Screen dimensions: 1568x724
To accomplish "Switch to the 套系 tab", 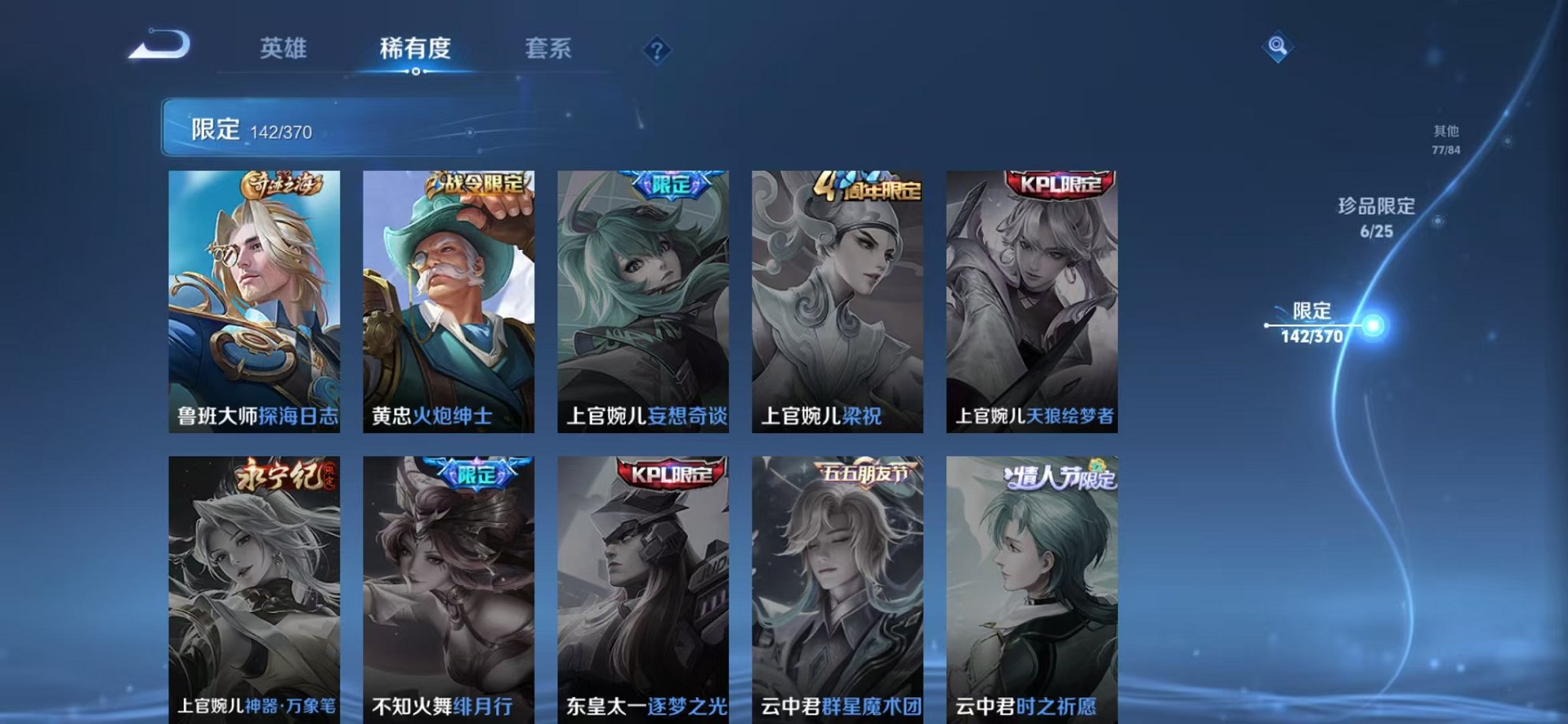I will coord(549,49).
